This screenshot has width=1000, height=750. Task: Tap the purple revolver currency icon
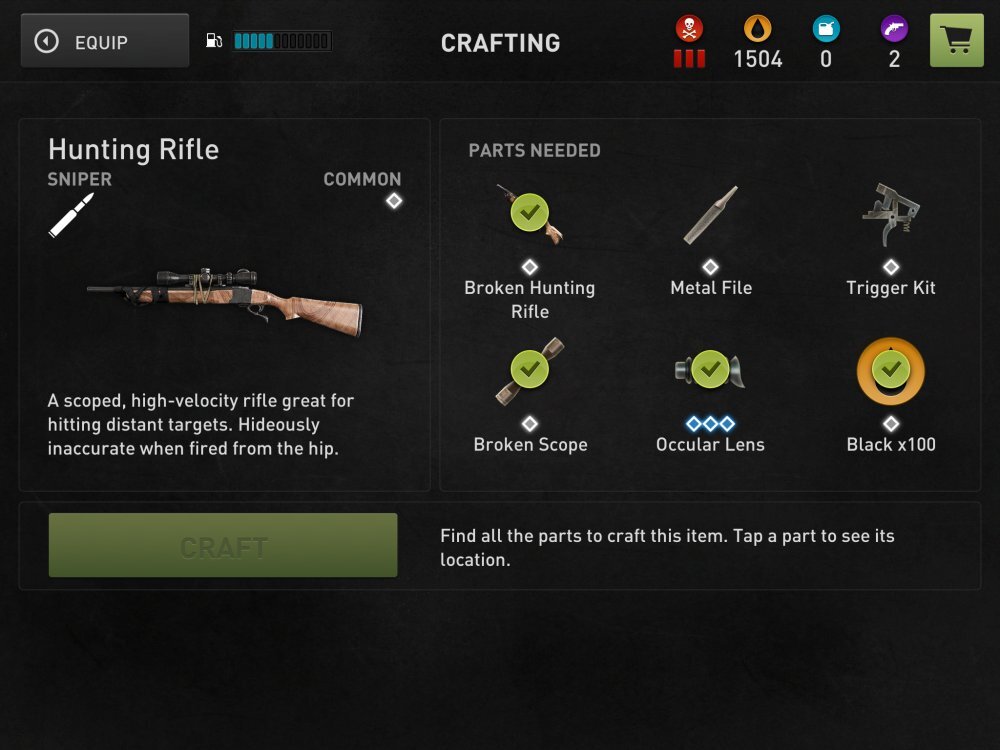(894, 29)
